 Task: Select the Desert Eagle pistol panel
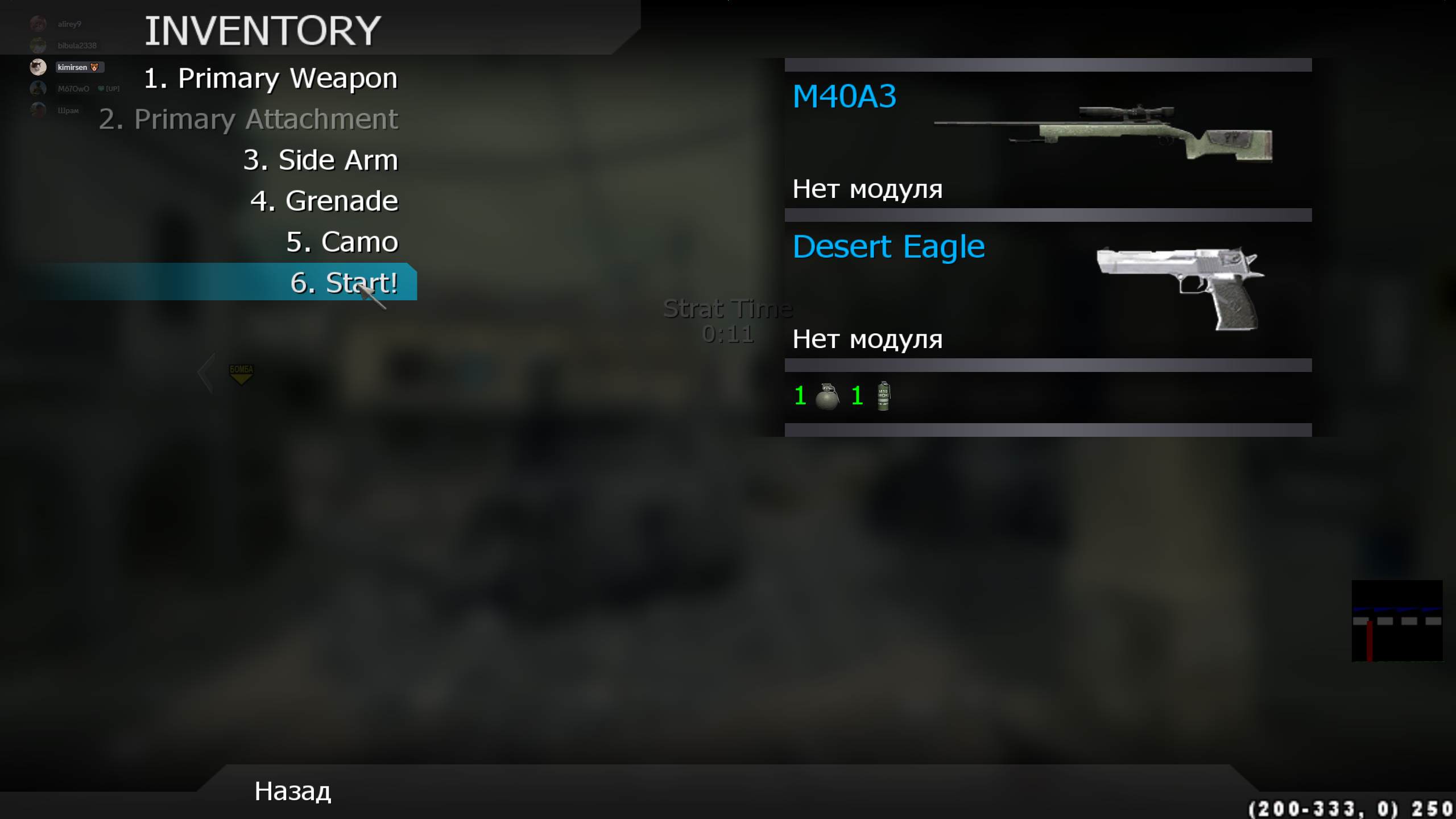coord(1048,289)
